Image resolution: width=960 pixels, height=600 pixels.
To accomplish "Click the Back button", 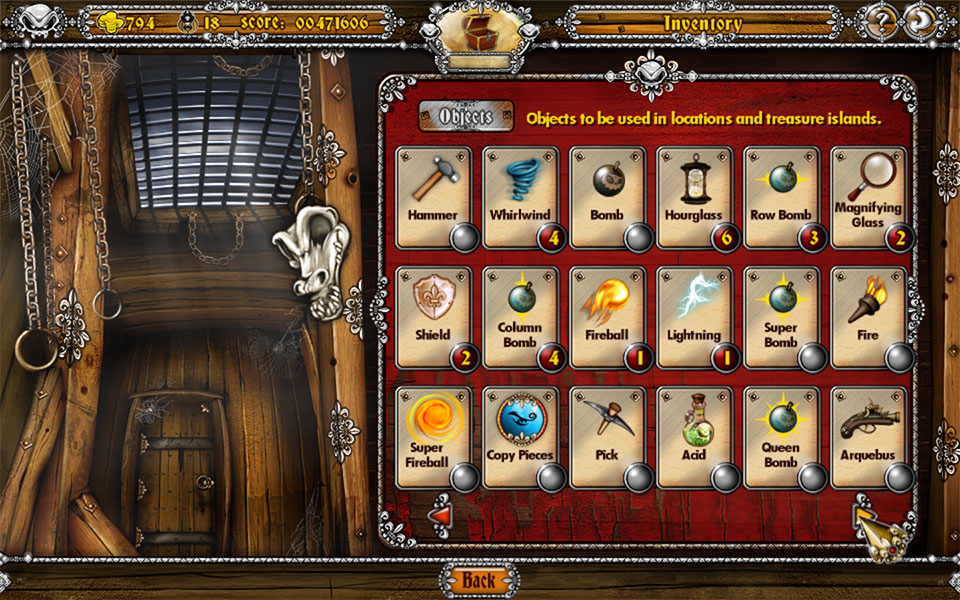I will click(x=479, y=580).
